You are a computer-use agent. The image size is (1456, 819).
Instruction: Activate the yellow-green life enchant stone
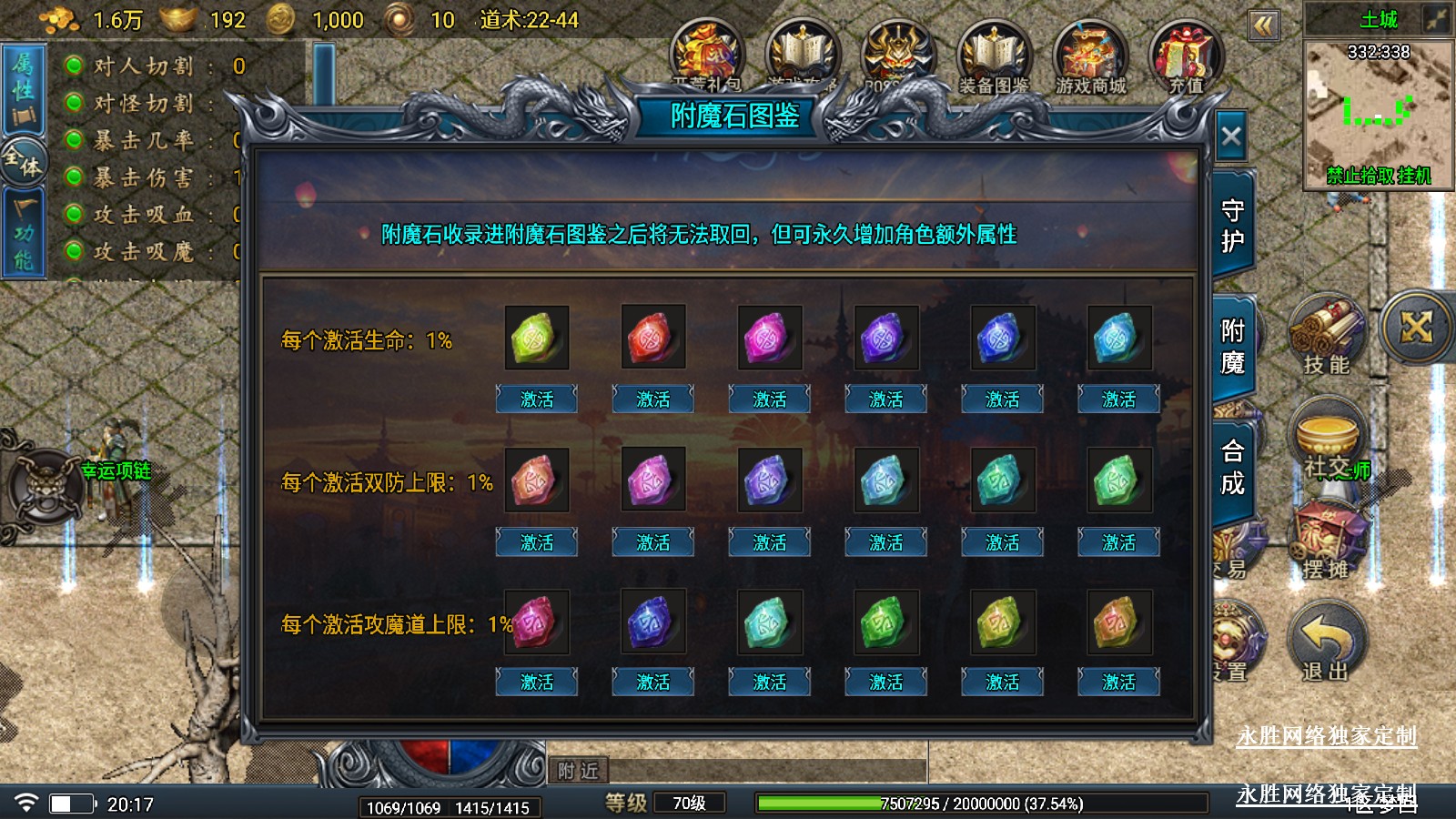tap(536, 399)
